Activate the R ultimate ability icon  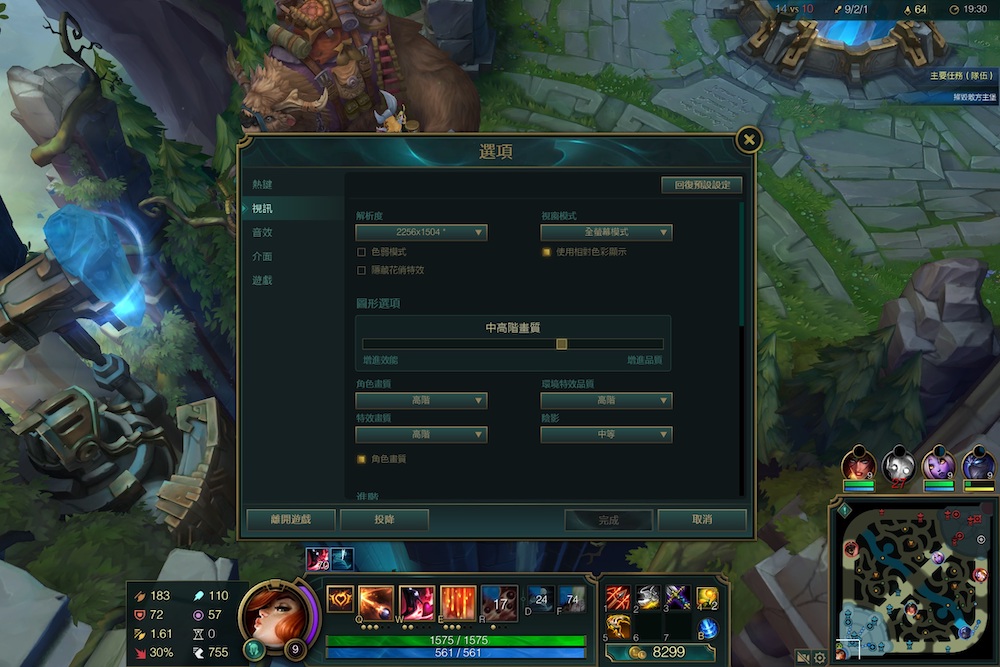(x=499, y=602)
